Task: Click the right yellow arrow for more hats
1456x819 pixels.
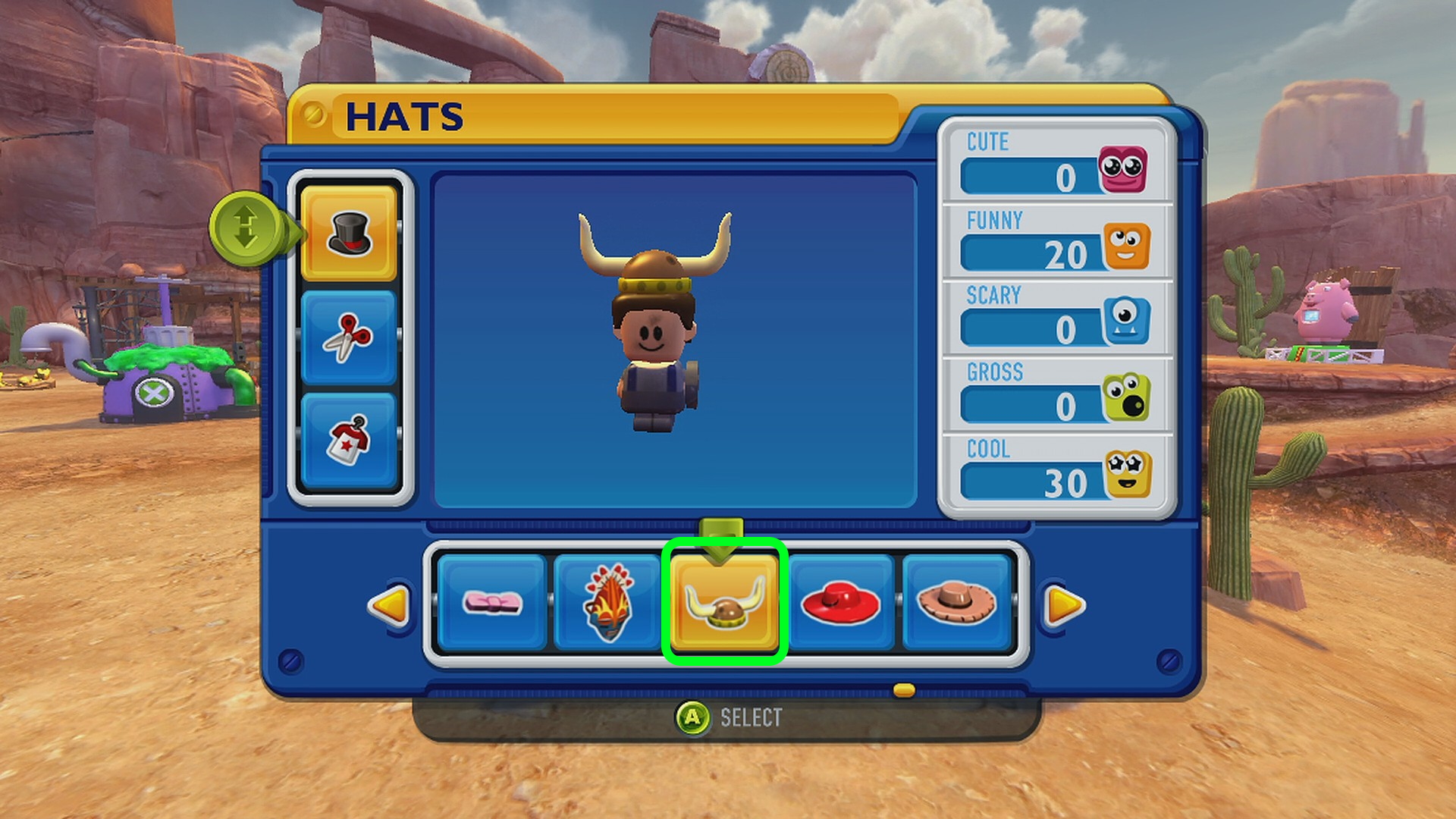Action: tap(1064, 605)
